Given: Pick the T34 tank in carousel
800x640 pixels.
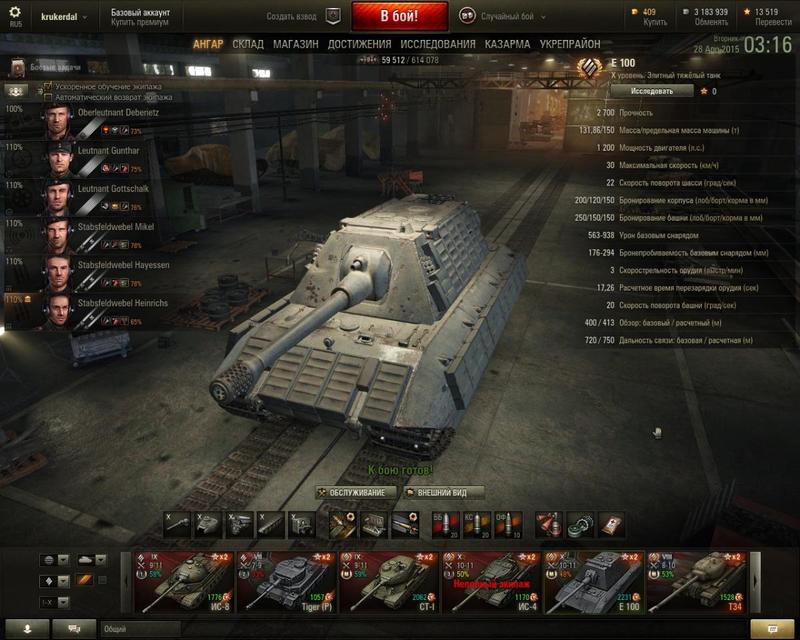Looking at the screenshot, I should point(695,580).
